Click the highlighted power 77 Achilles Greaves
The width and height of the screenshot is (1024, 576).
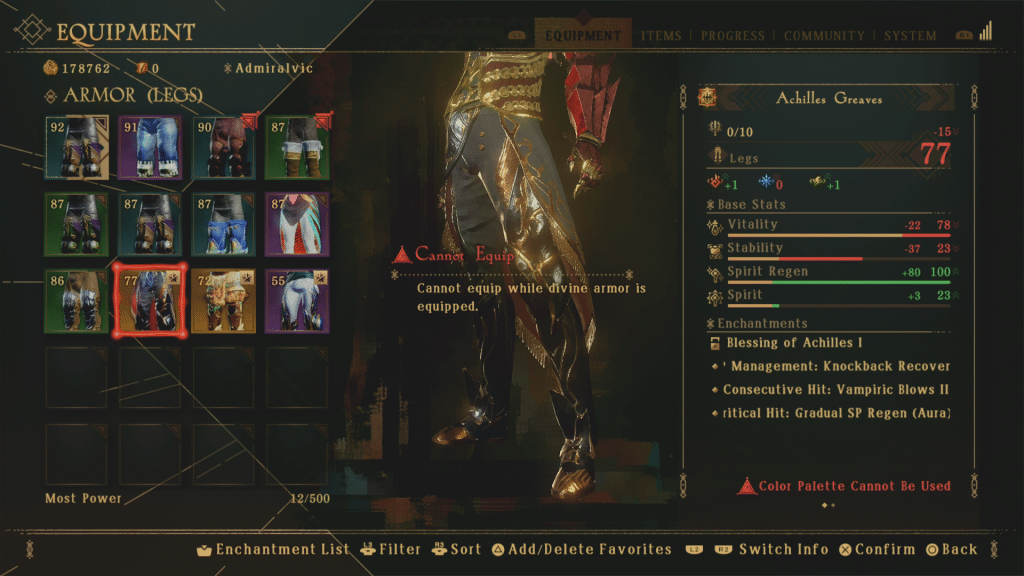(150, 300)
